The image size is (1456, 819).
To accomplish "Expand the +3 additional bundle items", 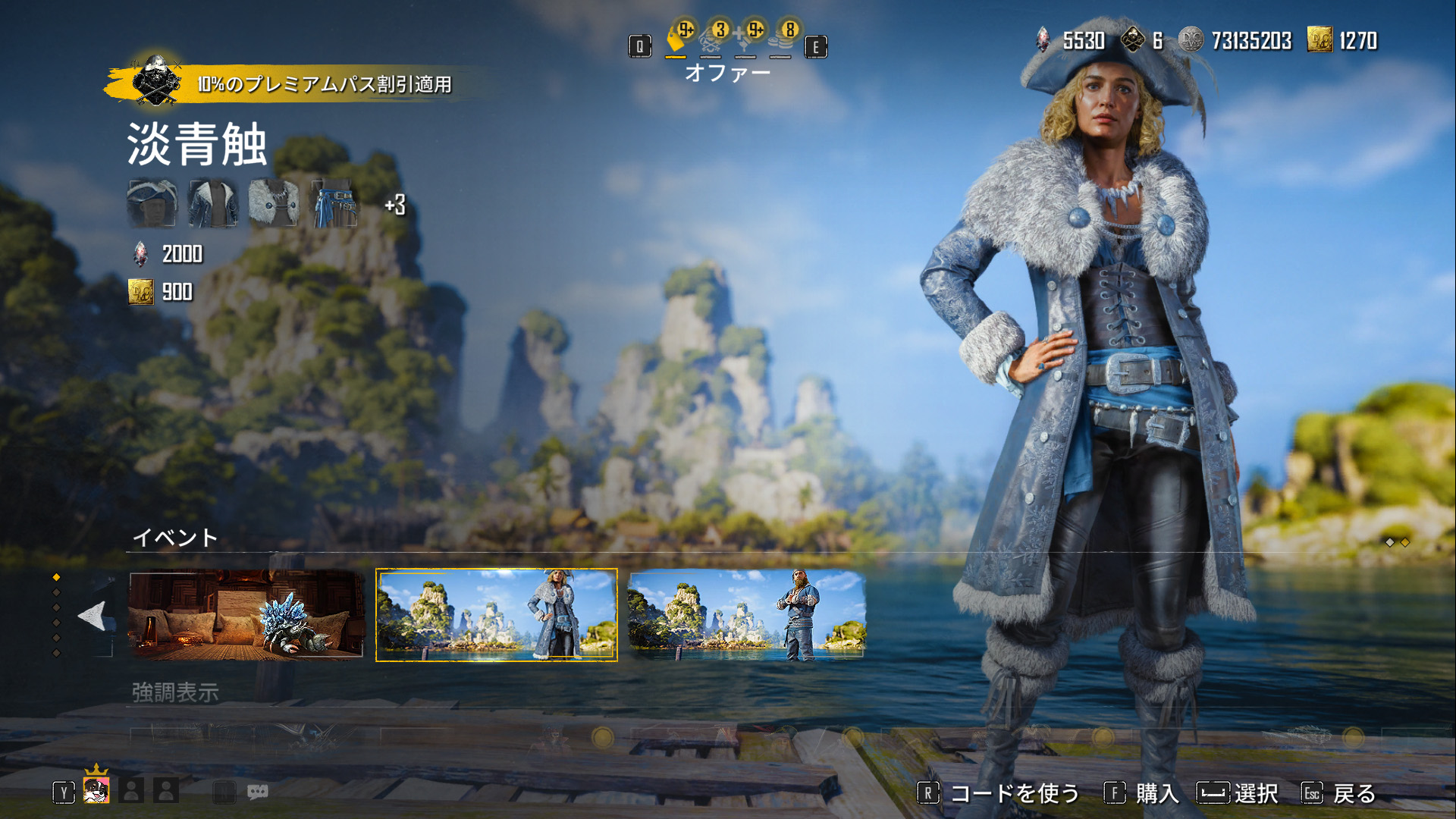I will 395,205.
